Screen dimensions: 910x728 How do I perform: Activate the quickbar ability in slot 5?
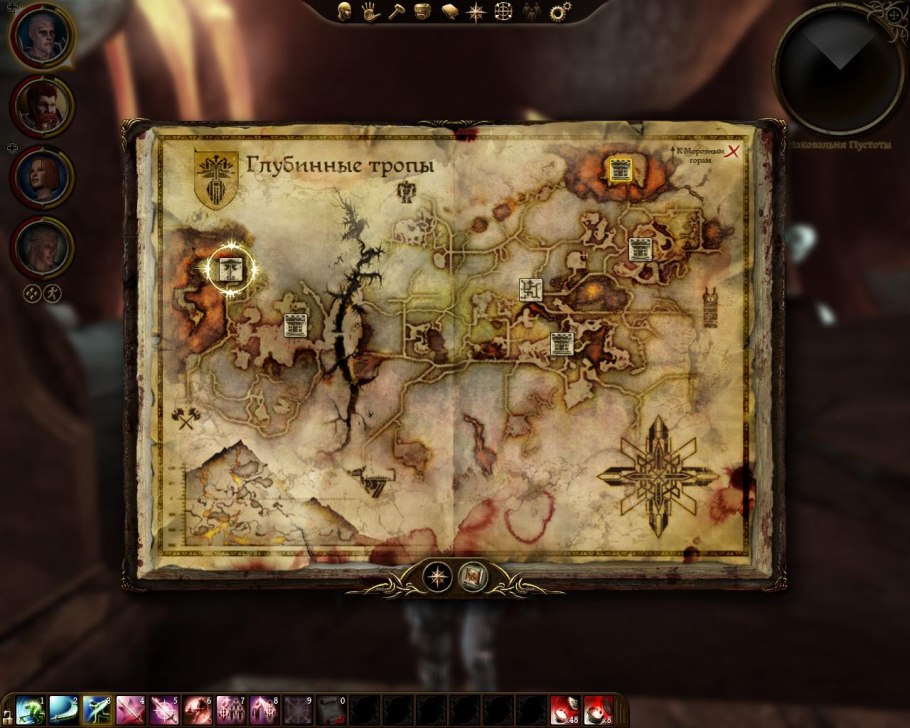(165, 710)
